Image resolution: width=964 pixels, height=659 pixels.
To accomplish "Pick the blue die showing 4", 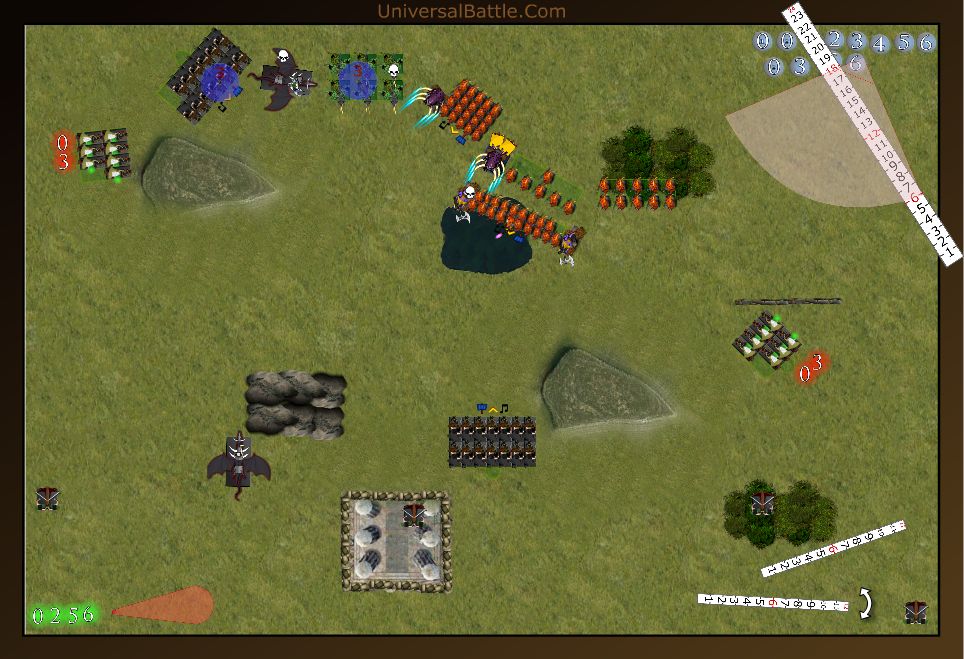I will click(x=880, y=43).
